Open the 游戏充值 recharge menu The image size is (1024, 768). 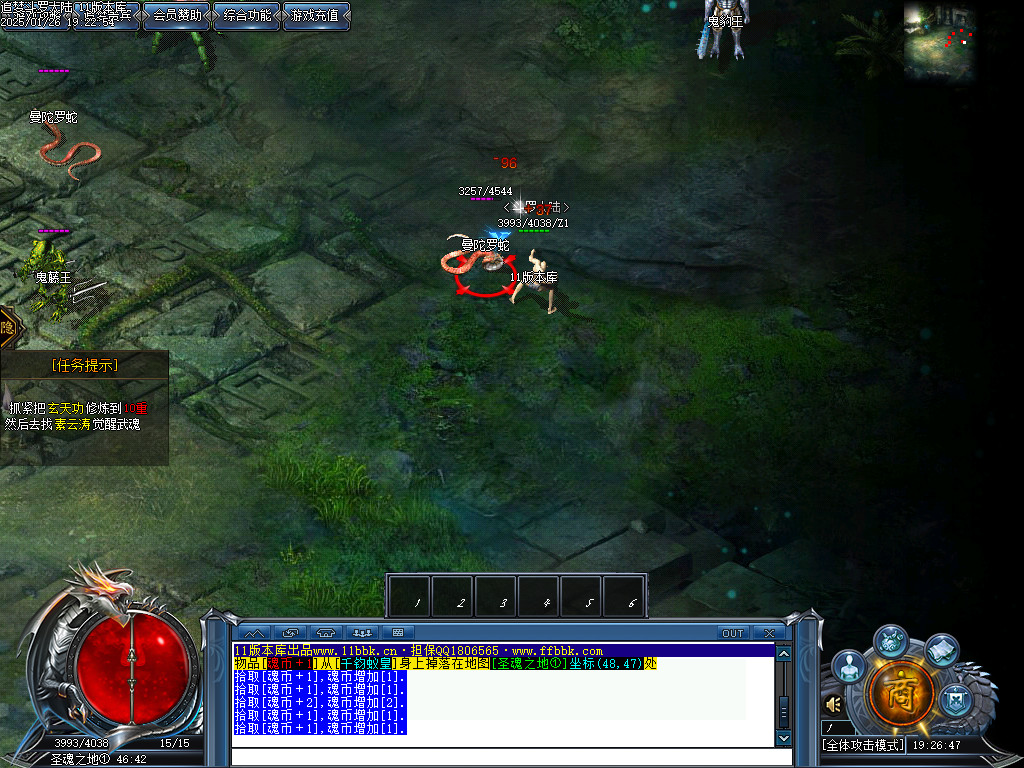coord(316,15)
